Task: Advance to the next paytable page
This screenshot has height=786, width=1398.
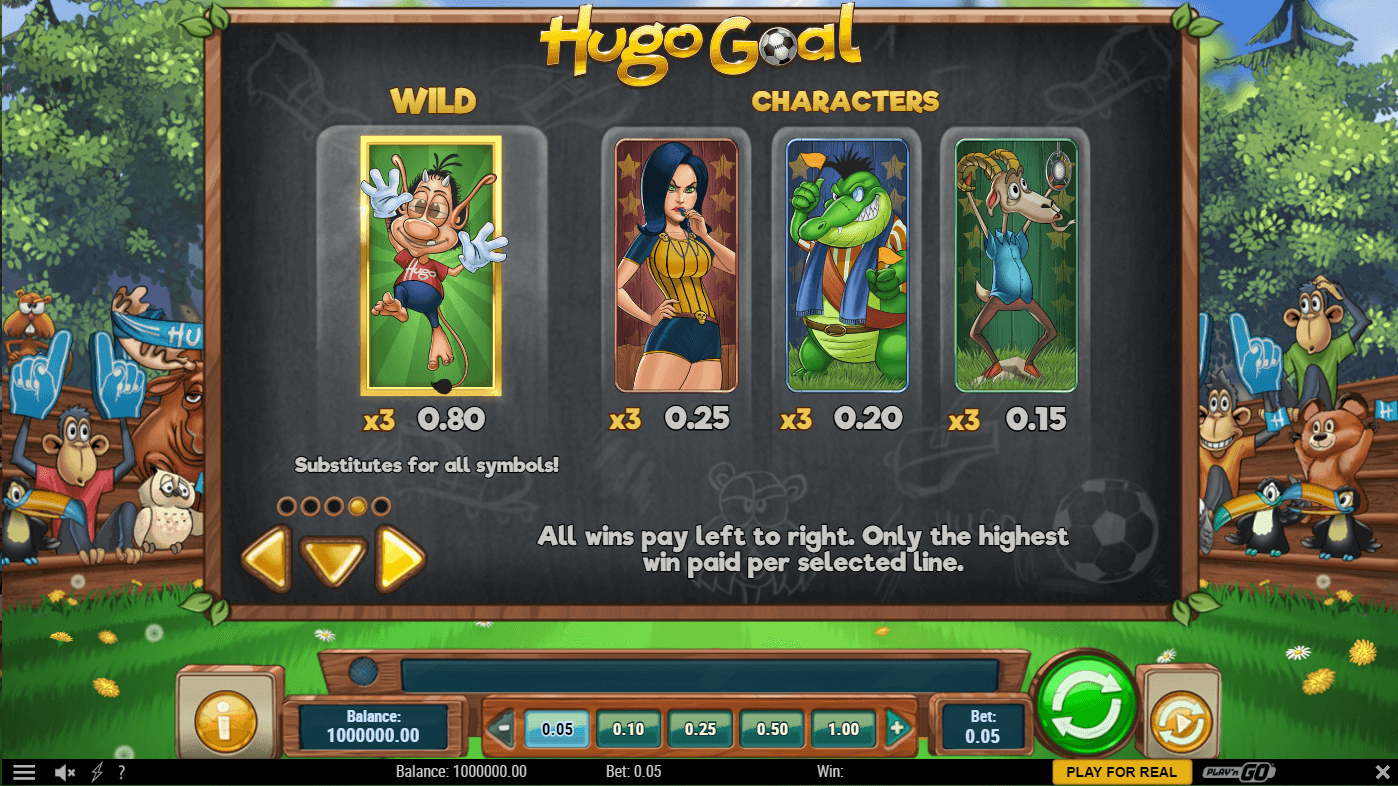Action: tap(400, 559)
